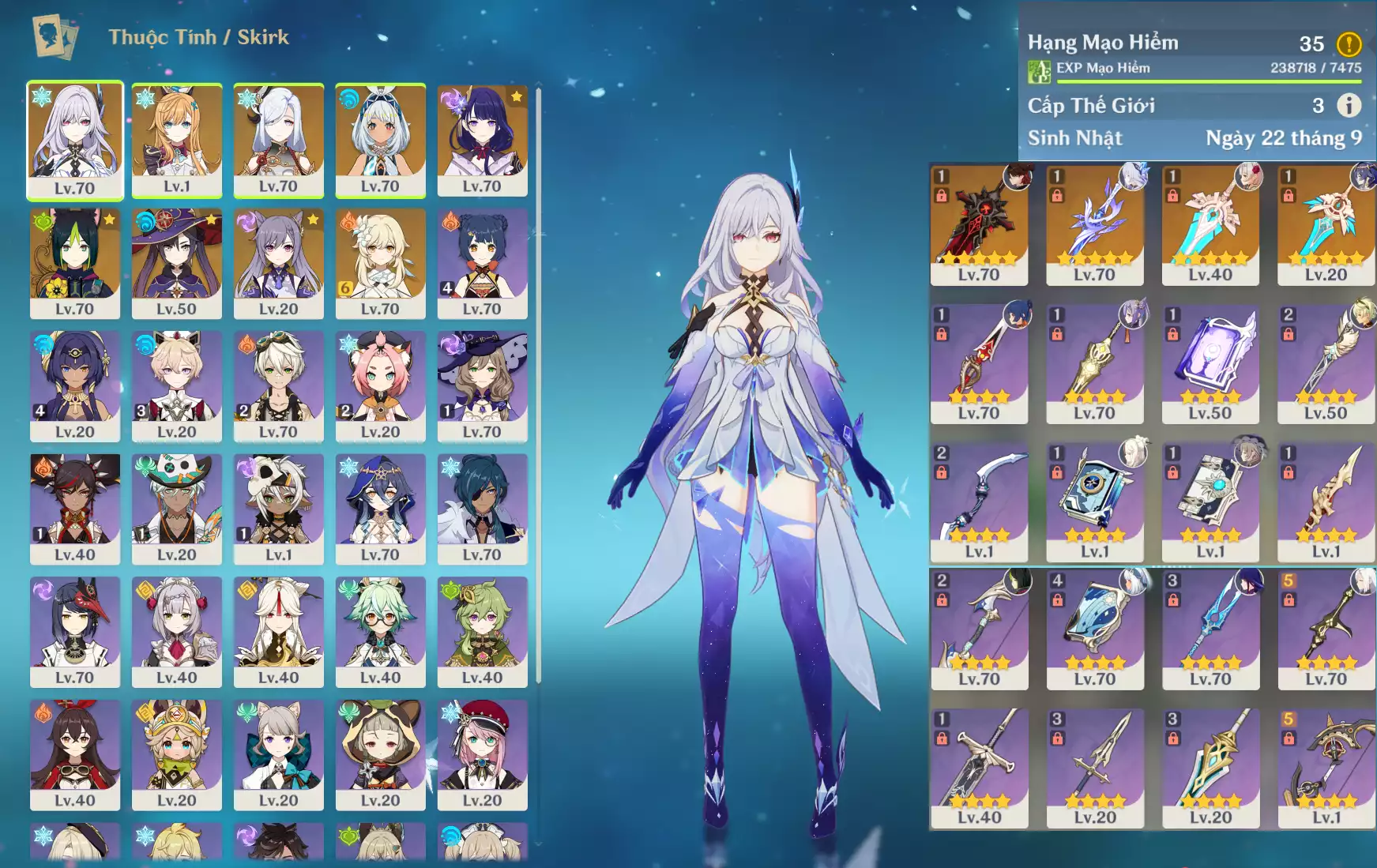The width and height of the screenshot is (1377, 868).
Task: Click the character profile icon beside Thuộc Tính
Action: [x=55, y=36]
